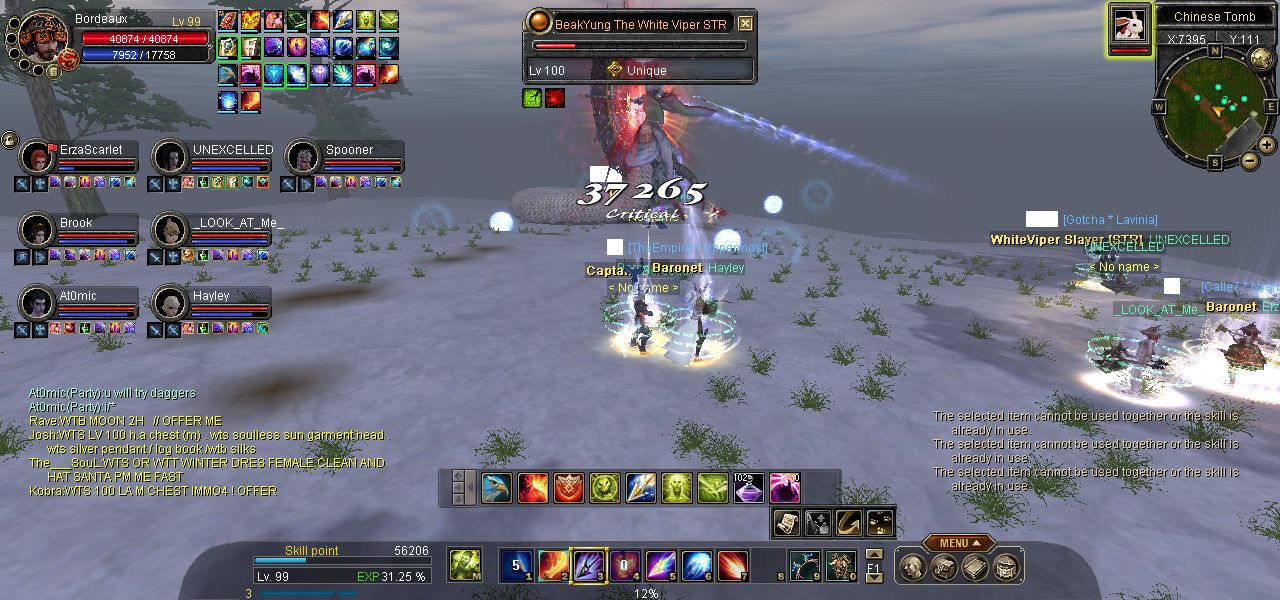Zoom out the minimap with minus button
Screen dimensions: 1280x600
coord(1250,160)
